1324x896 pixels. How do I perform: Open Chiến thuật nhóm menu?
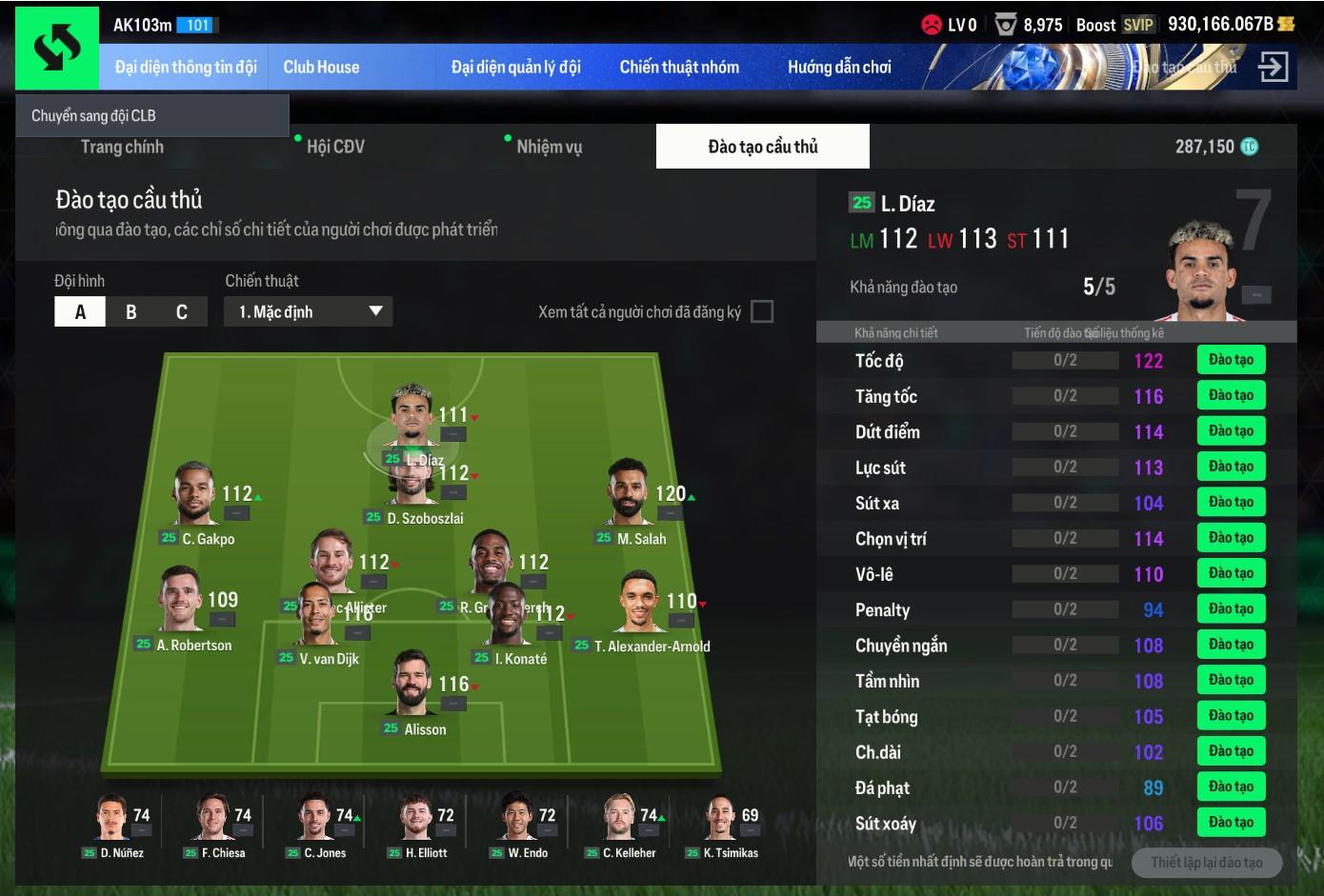[x=679, y=68]
